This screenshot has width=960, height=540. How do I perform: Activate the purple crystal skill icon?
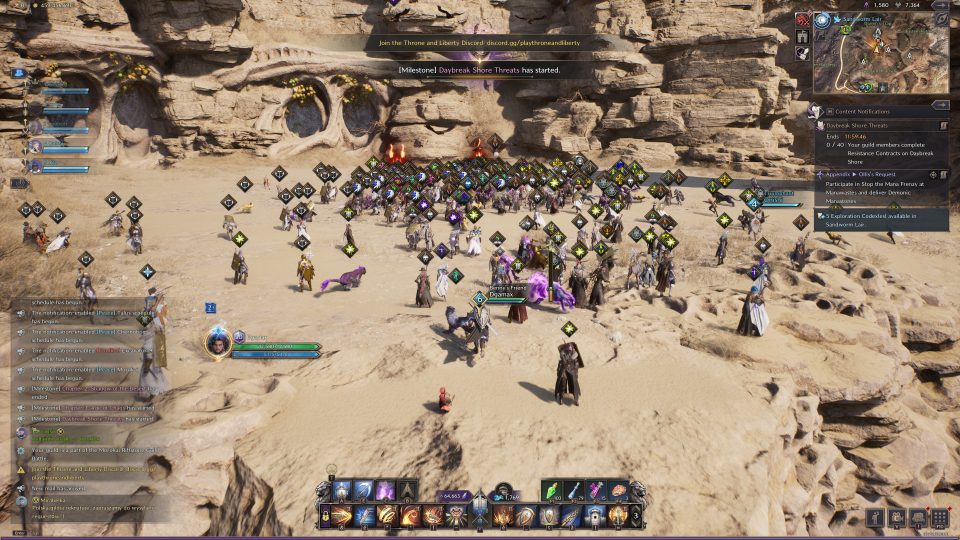[x=386, y=490]
